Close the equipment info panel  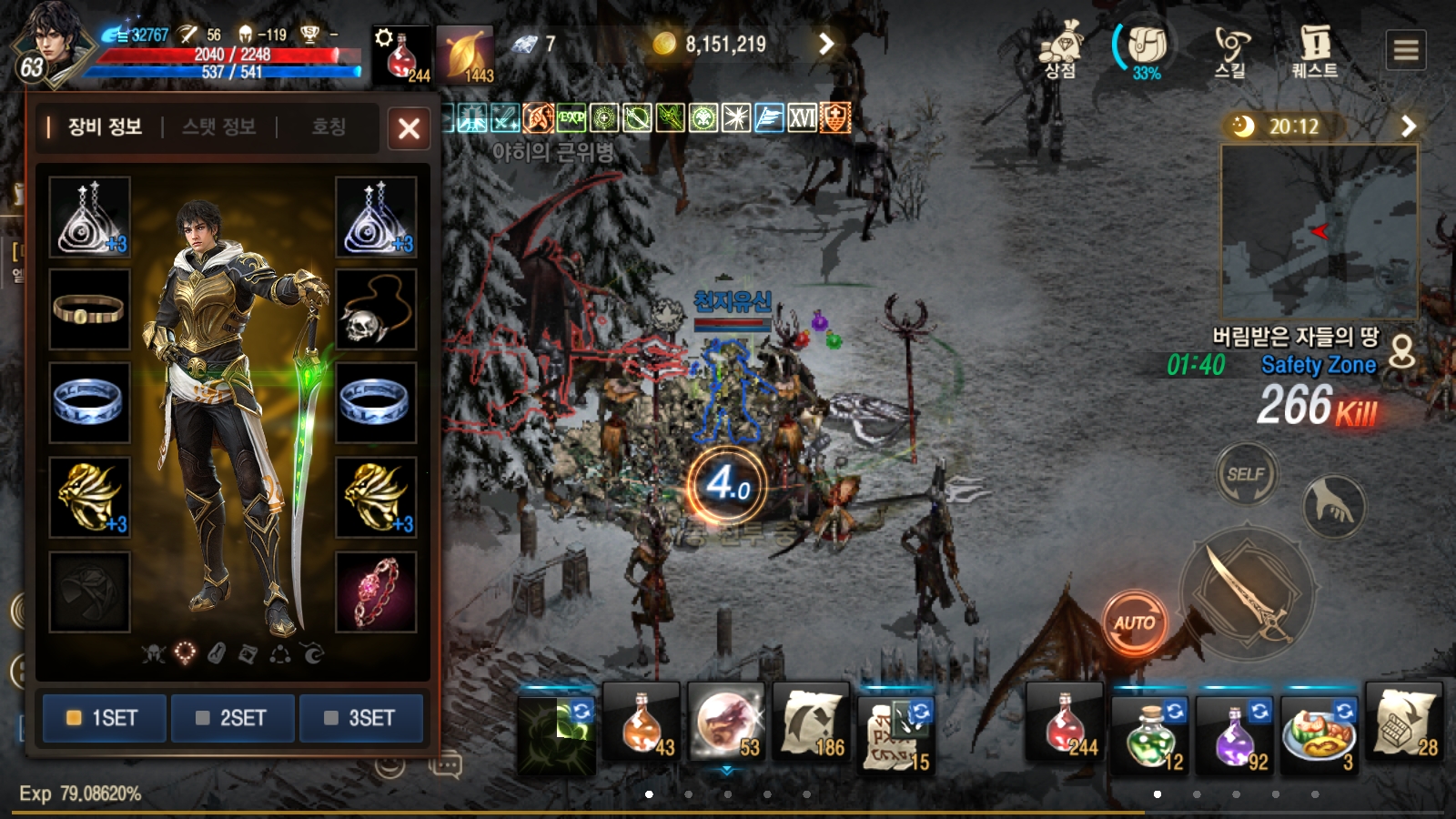click(409, 128)
